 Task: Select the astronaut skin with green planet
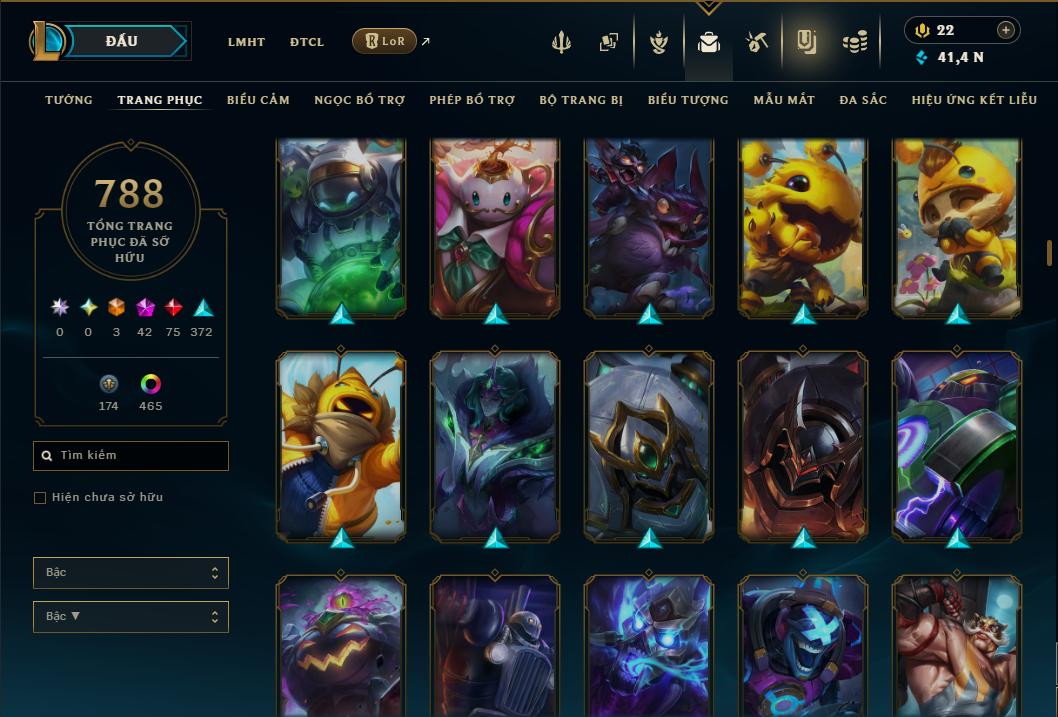coord(341,225)
